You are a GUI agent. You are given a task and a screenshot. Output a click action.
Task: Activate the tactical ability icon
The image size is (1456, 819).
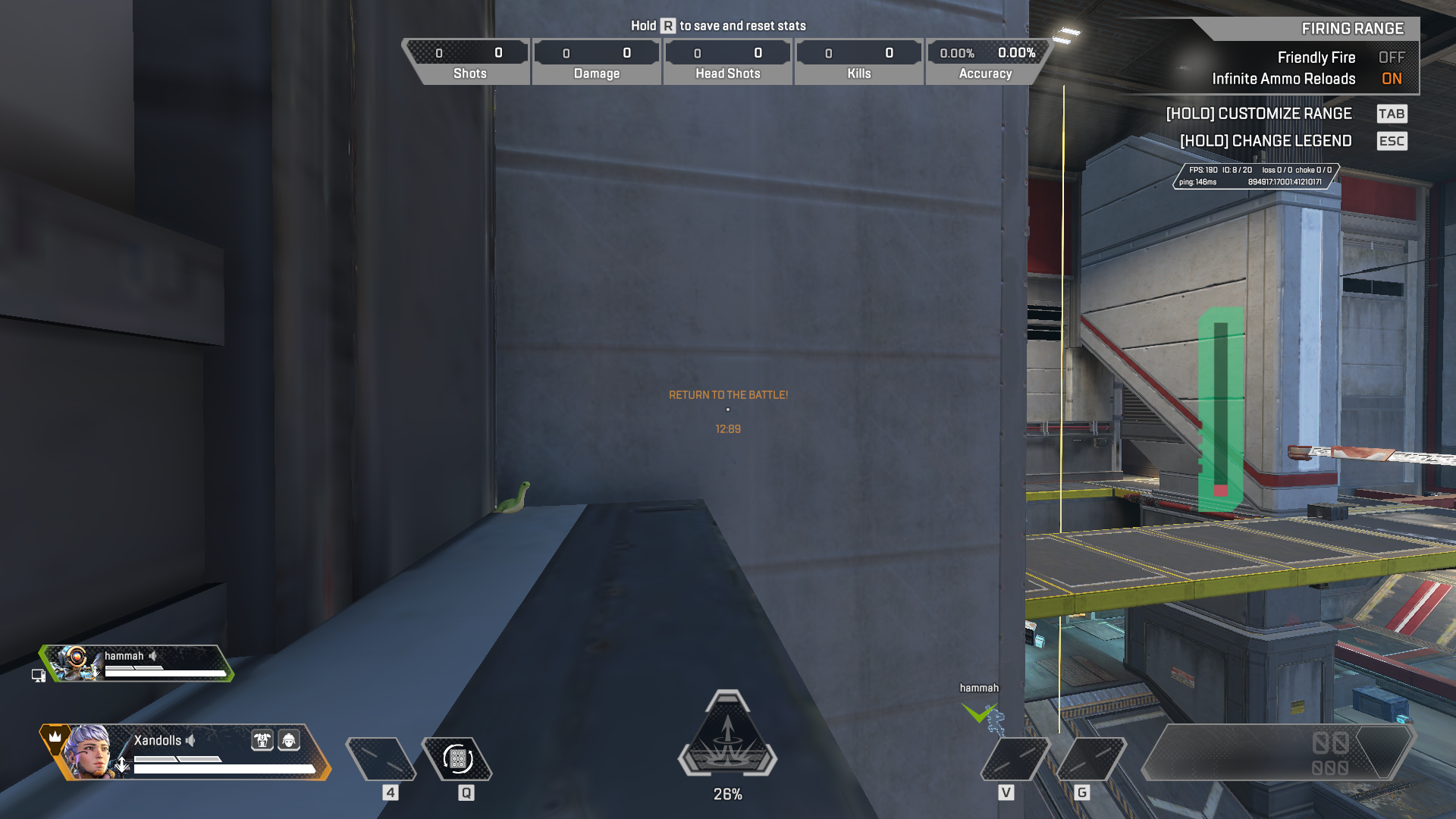(457, 758)
